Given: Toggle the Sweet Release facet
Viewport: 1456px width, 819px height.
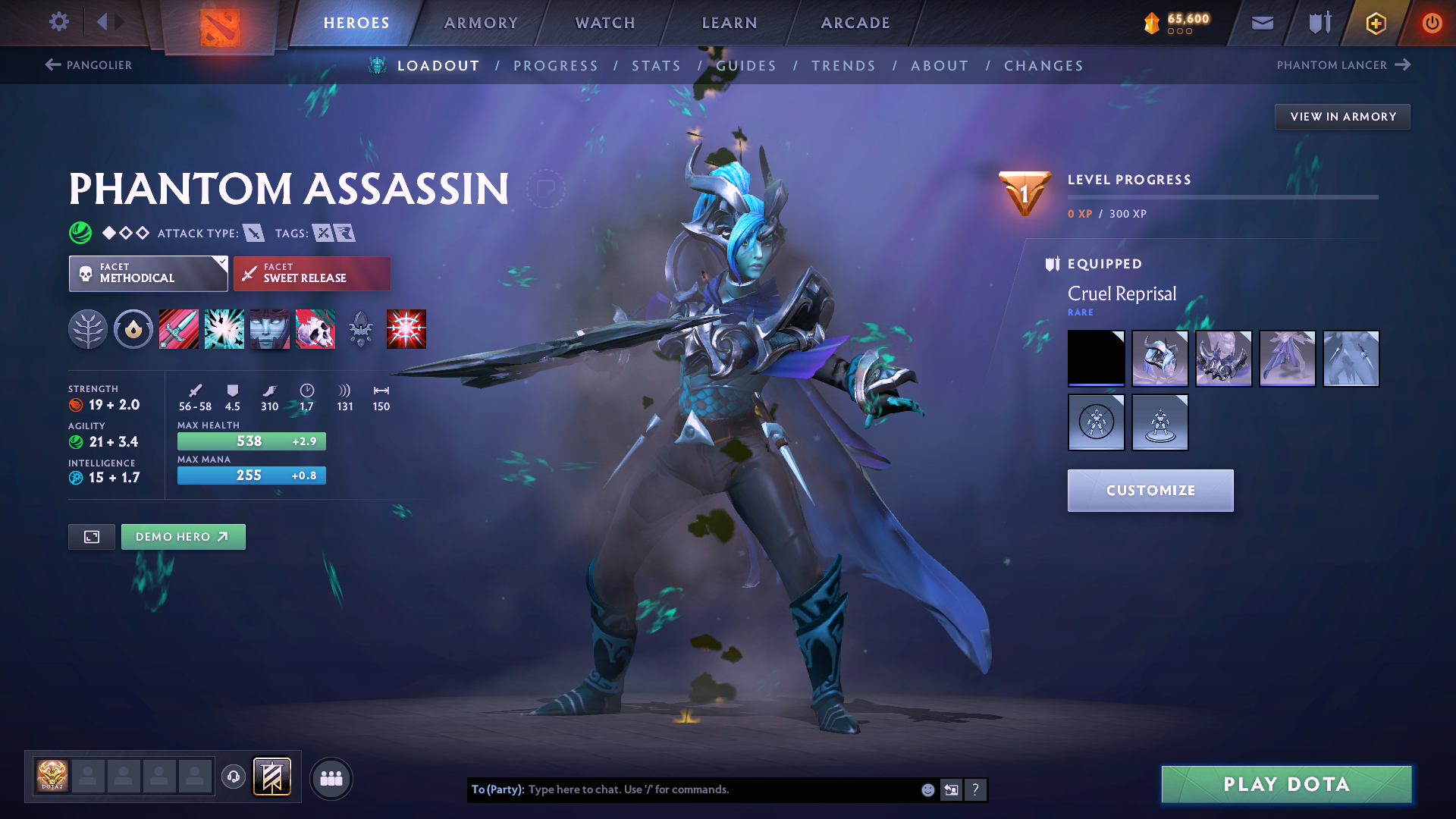Looking at the screenshot, I should [x=312, y=273].
